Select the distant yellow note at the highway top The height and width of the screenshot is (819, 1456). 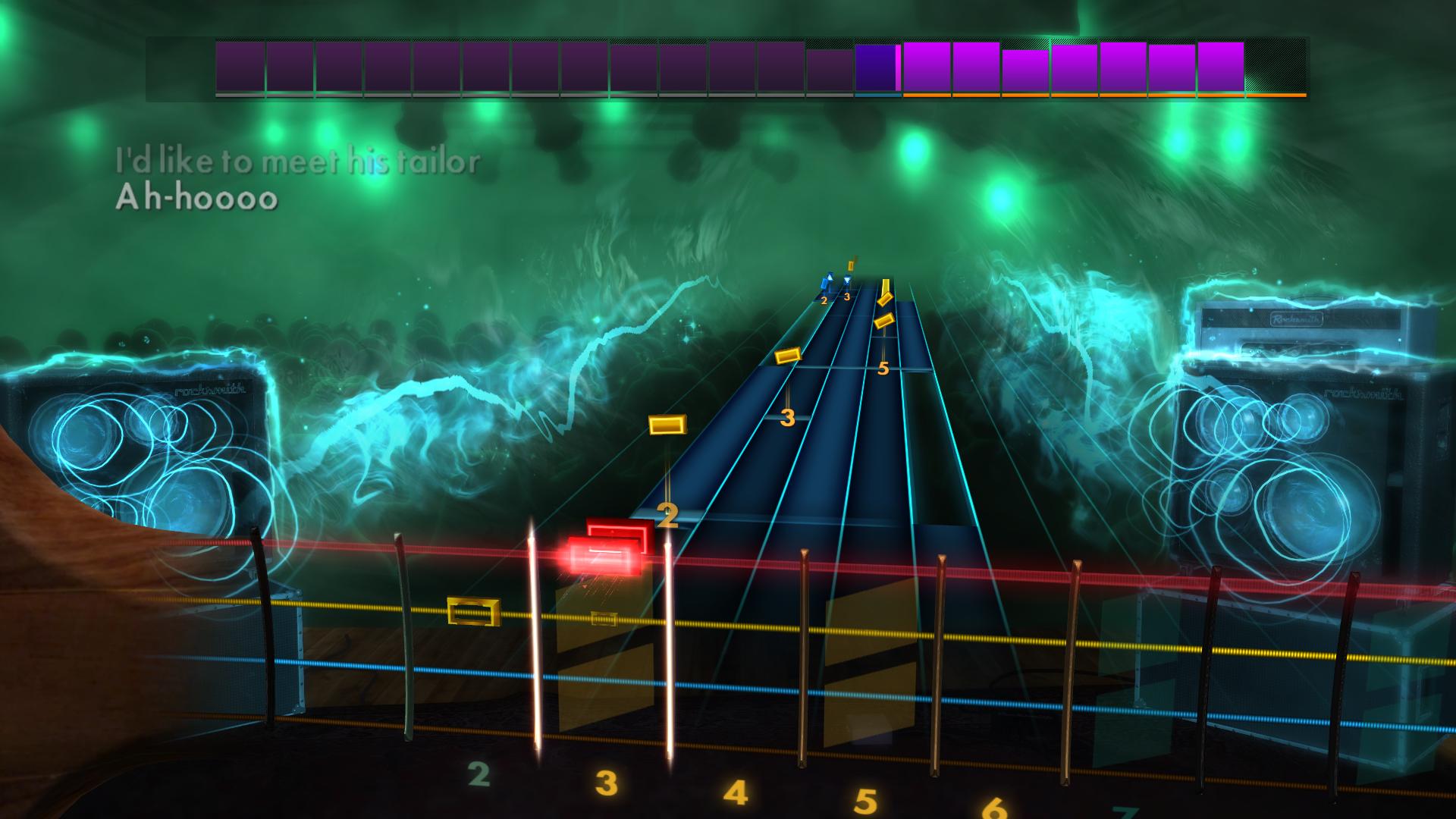point(851,264)
